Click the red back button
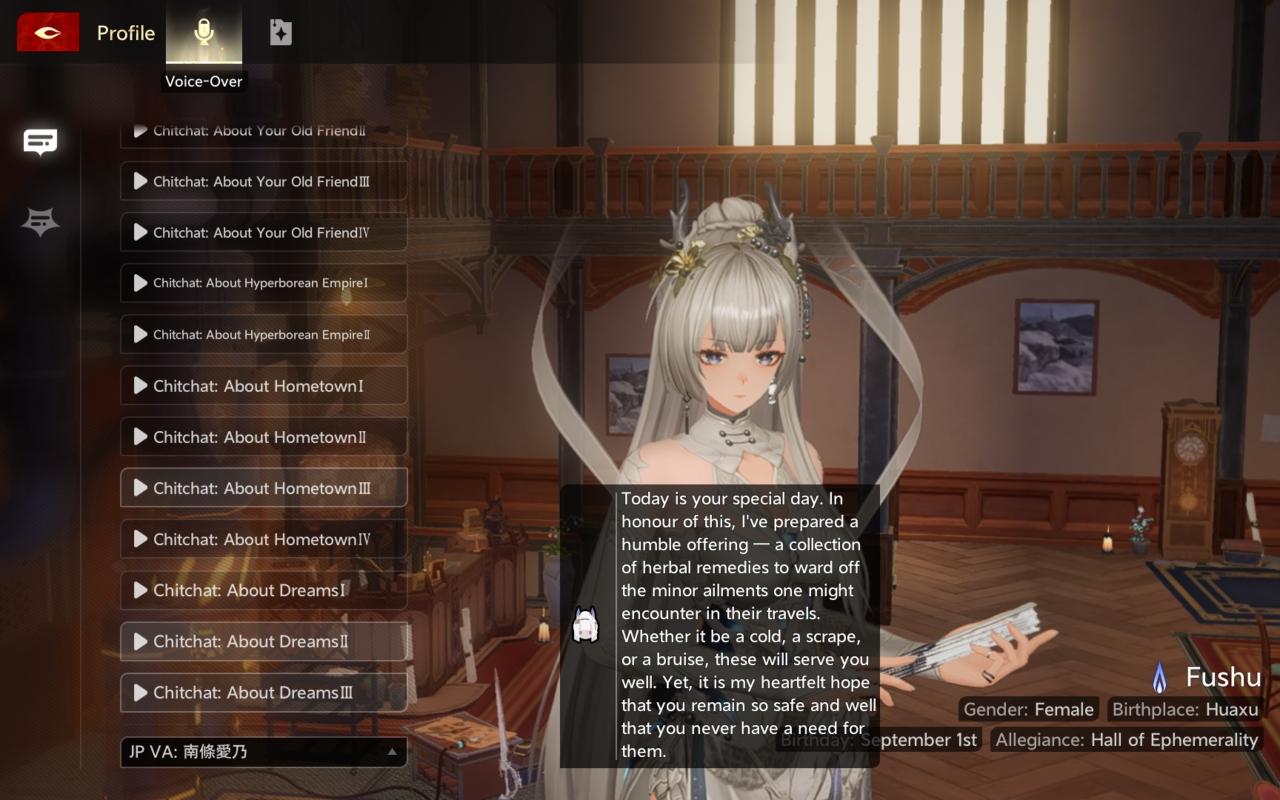Viewport: 1280px width, 800px height. tap(47, 33)
